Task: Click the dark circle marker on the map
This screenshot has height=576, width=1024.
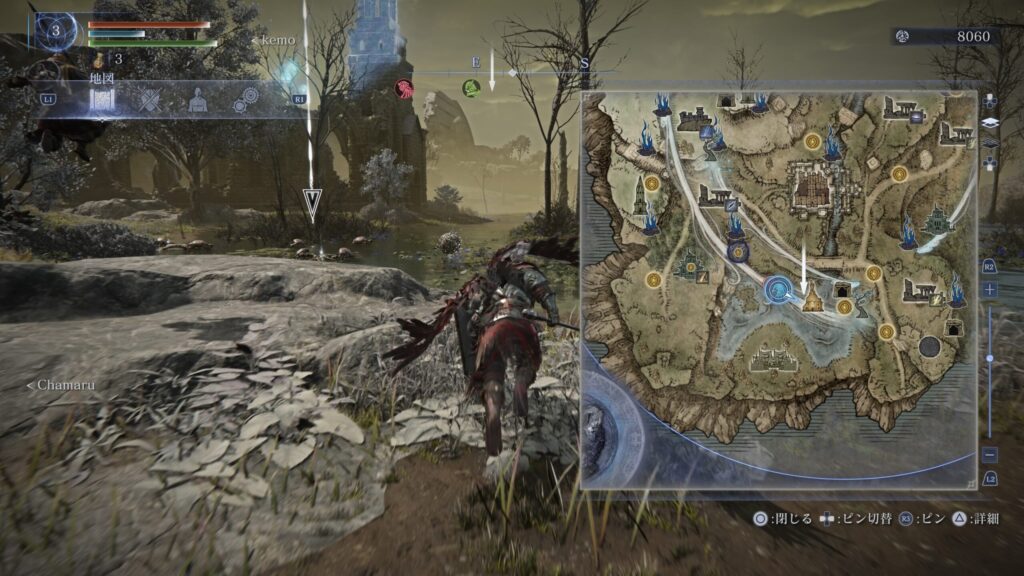Action: click(x=929, y=346)
